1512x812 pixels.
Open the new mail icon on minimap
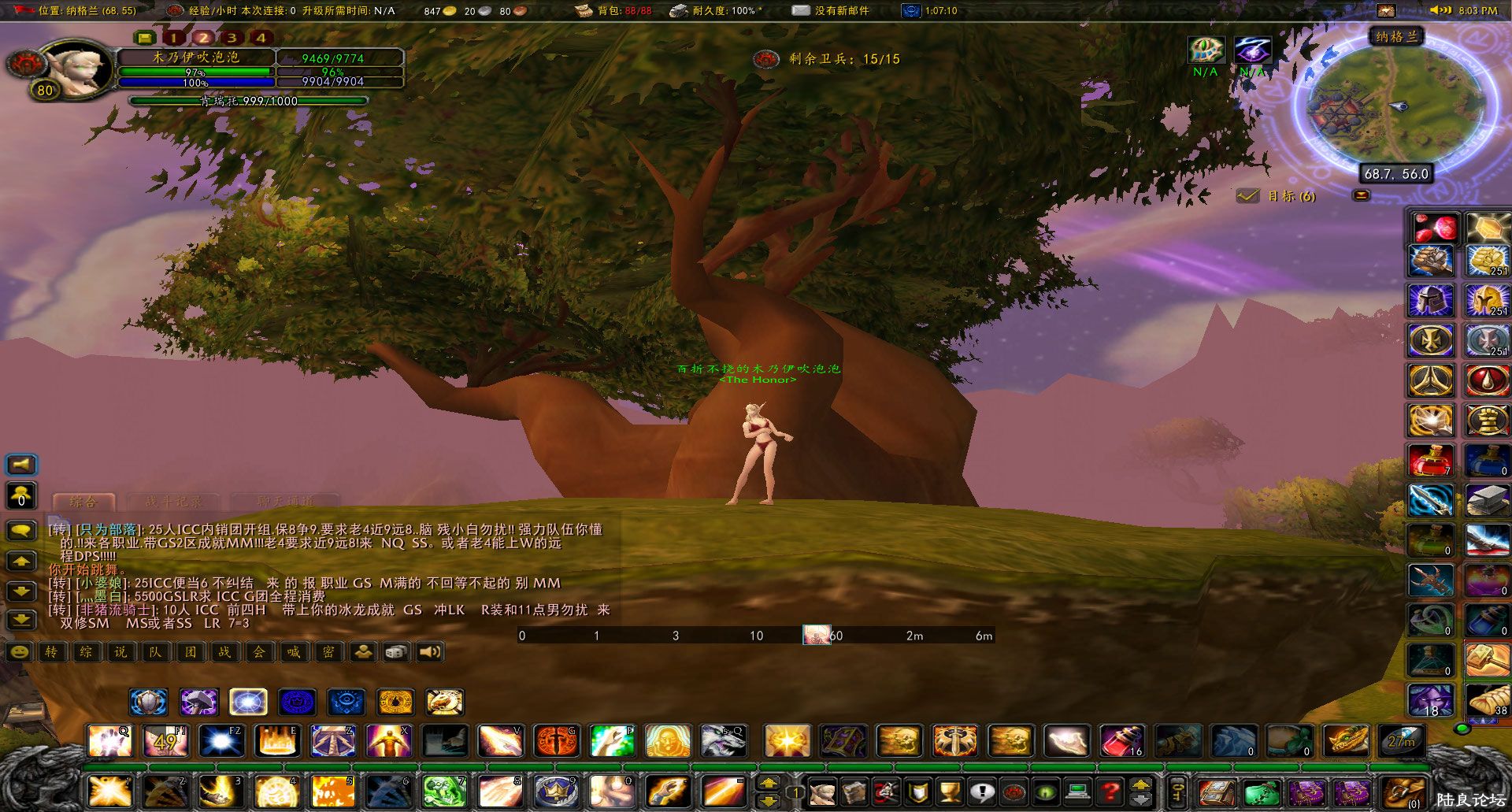pos(1362,195)
